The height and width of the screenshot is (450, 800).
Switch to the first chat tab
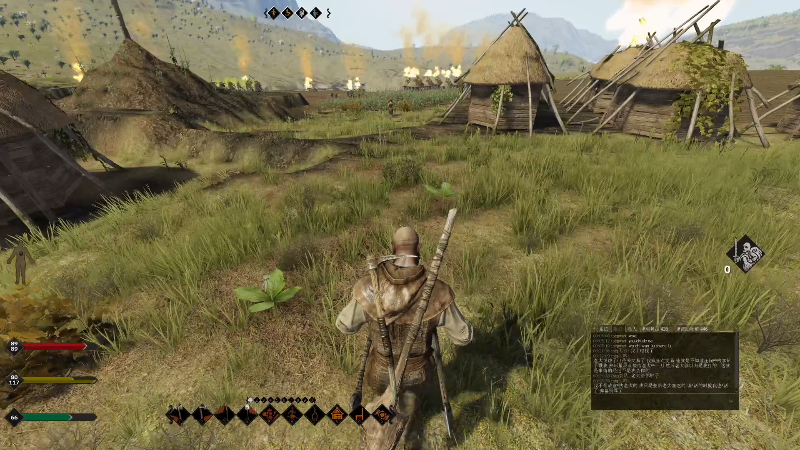[x=606, y=328]
